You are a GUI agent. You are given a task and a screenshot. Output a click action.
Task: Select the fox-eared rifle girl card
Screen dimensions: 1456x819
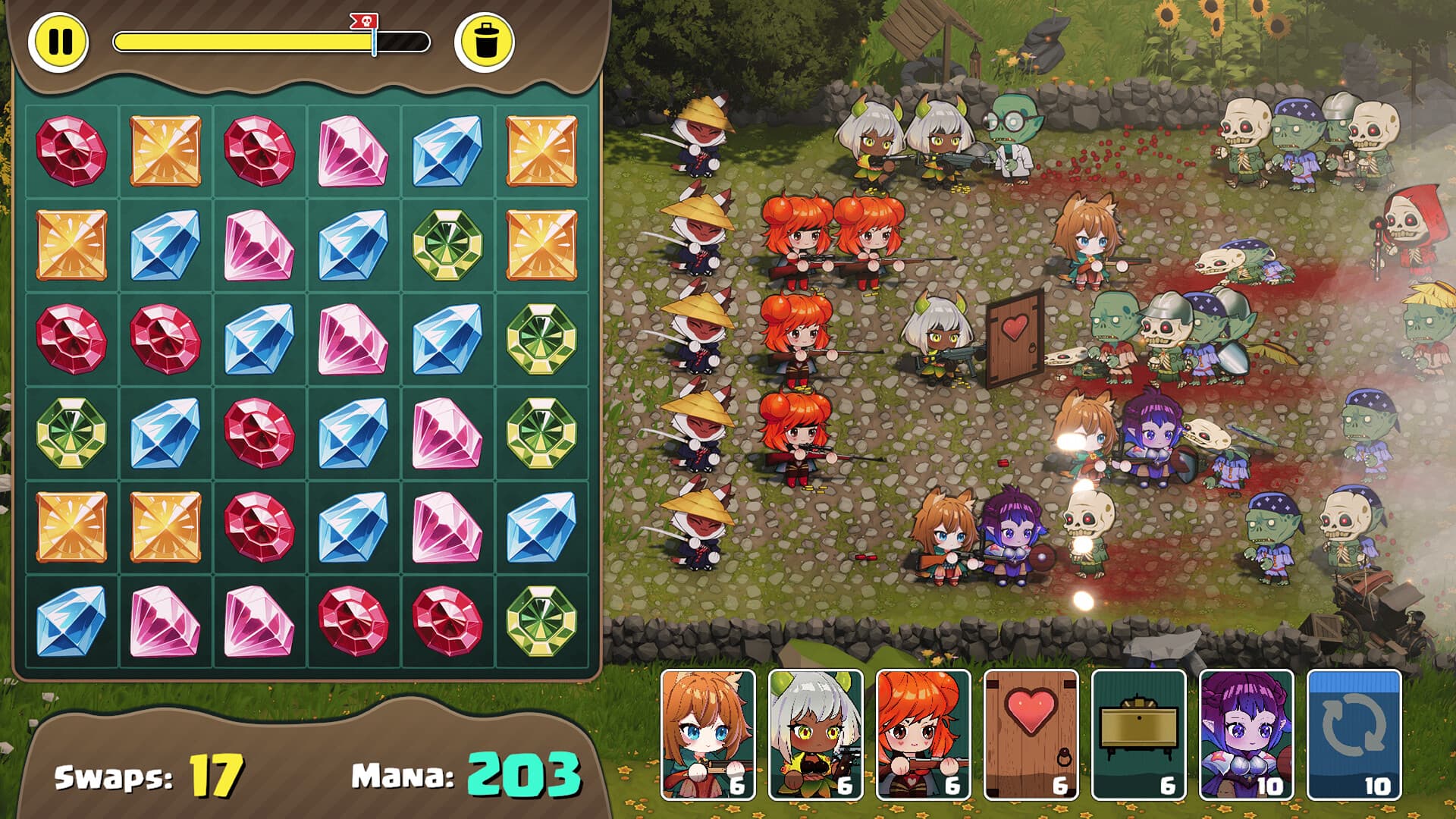(x=708, y=734)
